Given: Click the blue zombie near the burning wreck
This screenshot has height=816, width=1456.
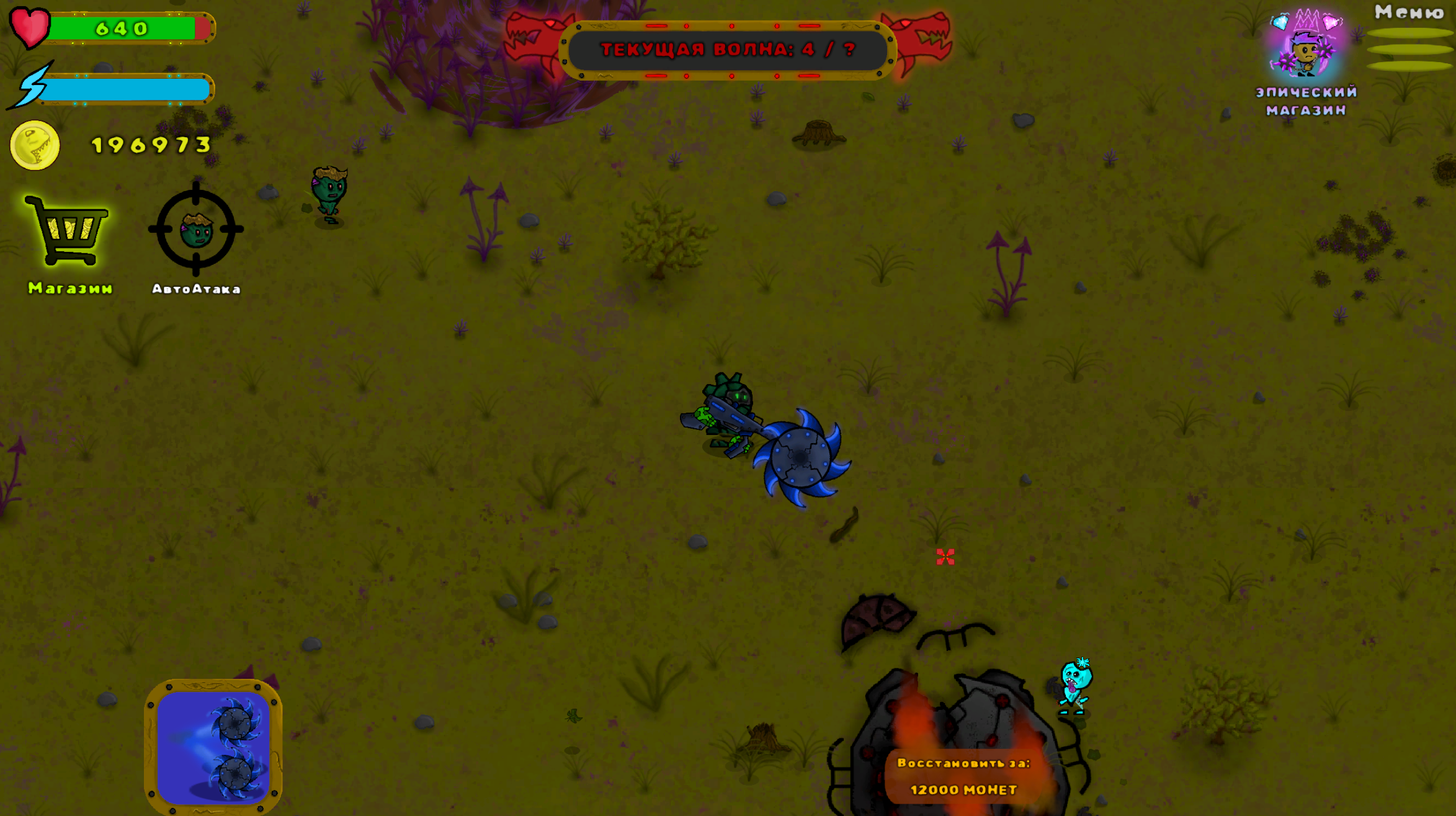Looking at the screenshot, I should [x=1075, y=687].
